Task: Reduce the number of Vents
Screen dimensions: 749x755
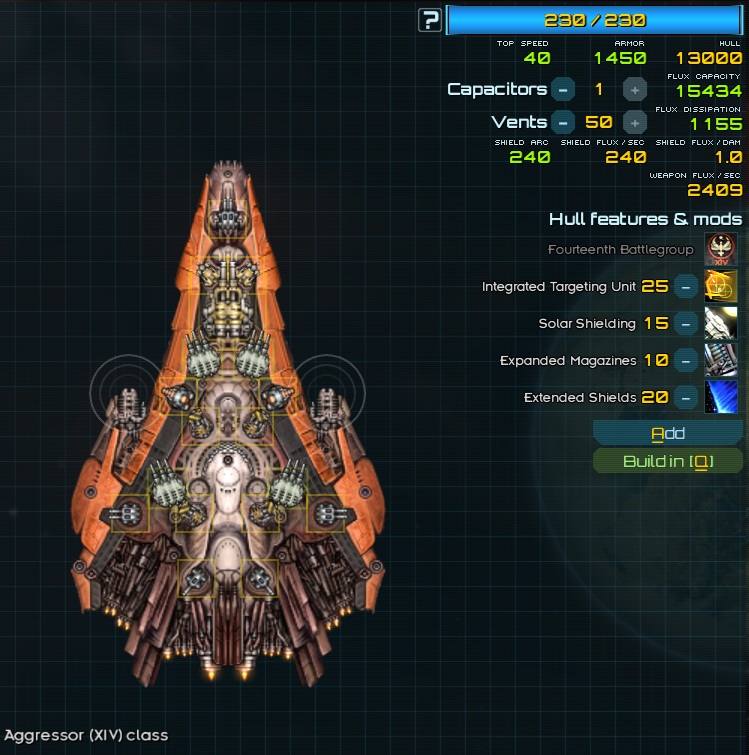Action: (563, 123)
